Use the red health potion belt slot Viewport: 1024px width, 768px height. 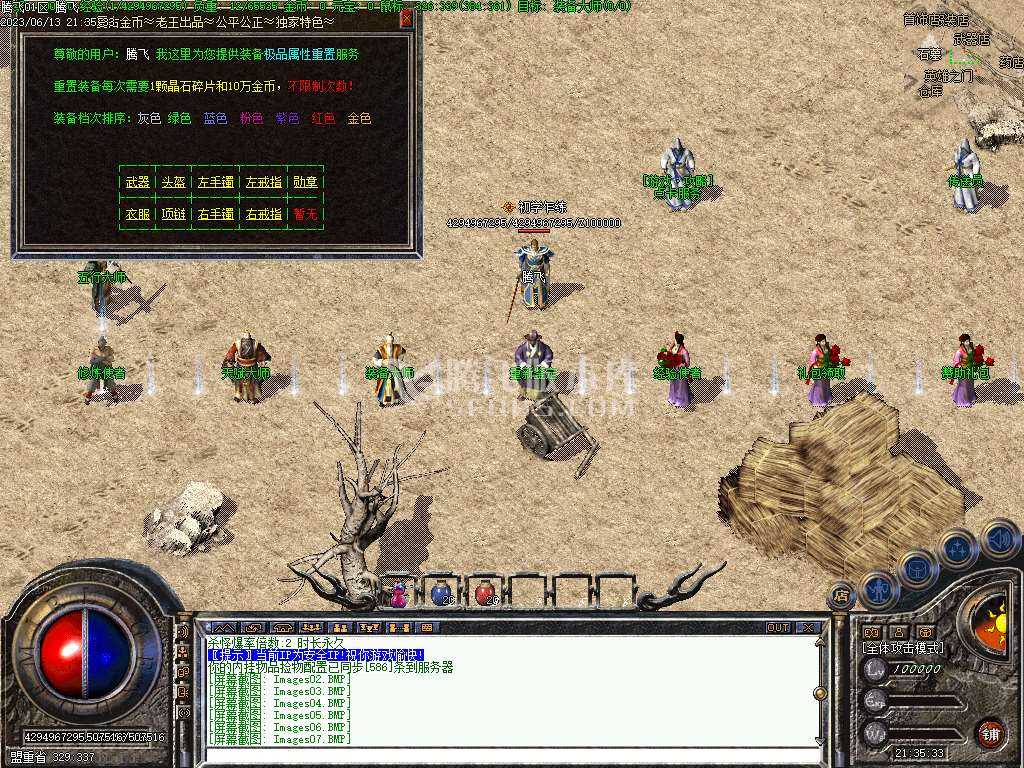[x=484, y=594]
